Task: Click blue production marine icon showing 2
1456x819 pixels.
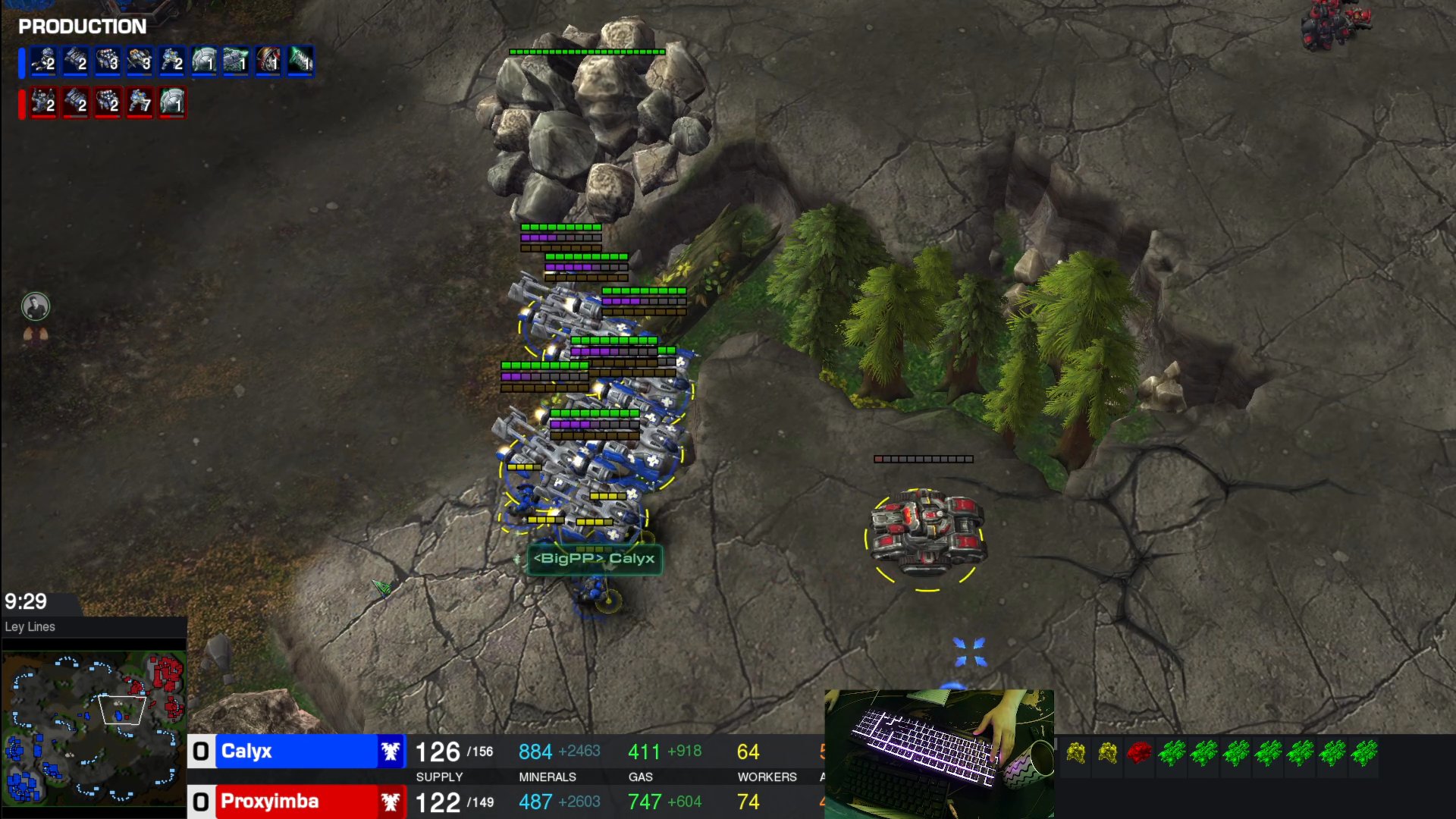Action: (x=172, y=61)
